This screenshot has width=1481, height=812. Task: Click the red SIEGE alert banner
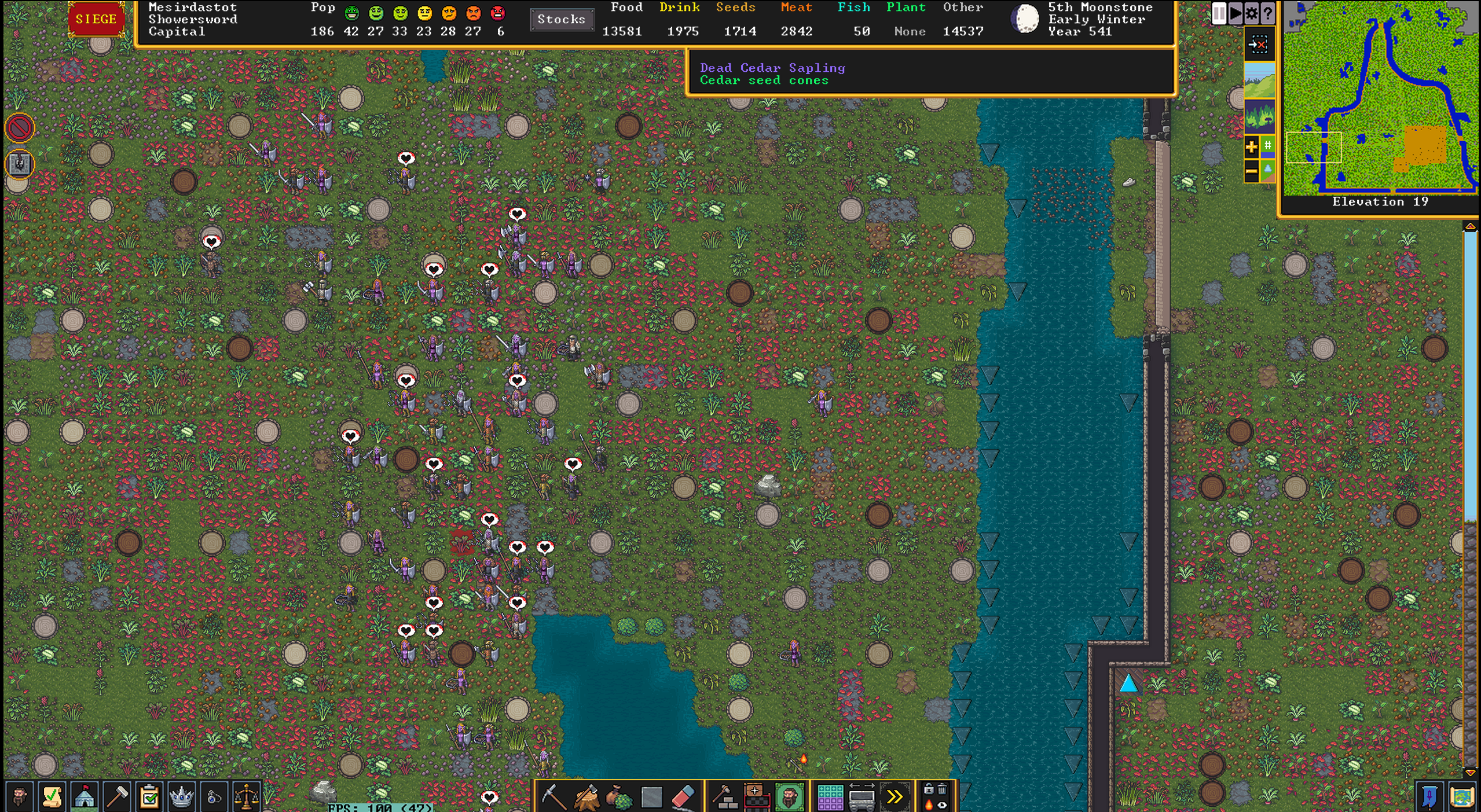click(96, 19)
